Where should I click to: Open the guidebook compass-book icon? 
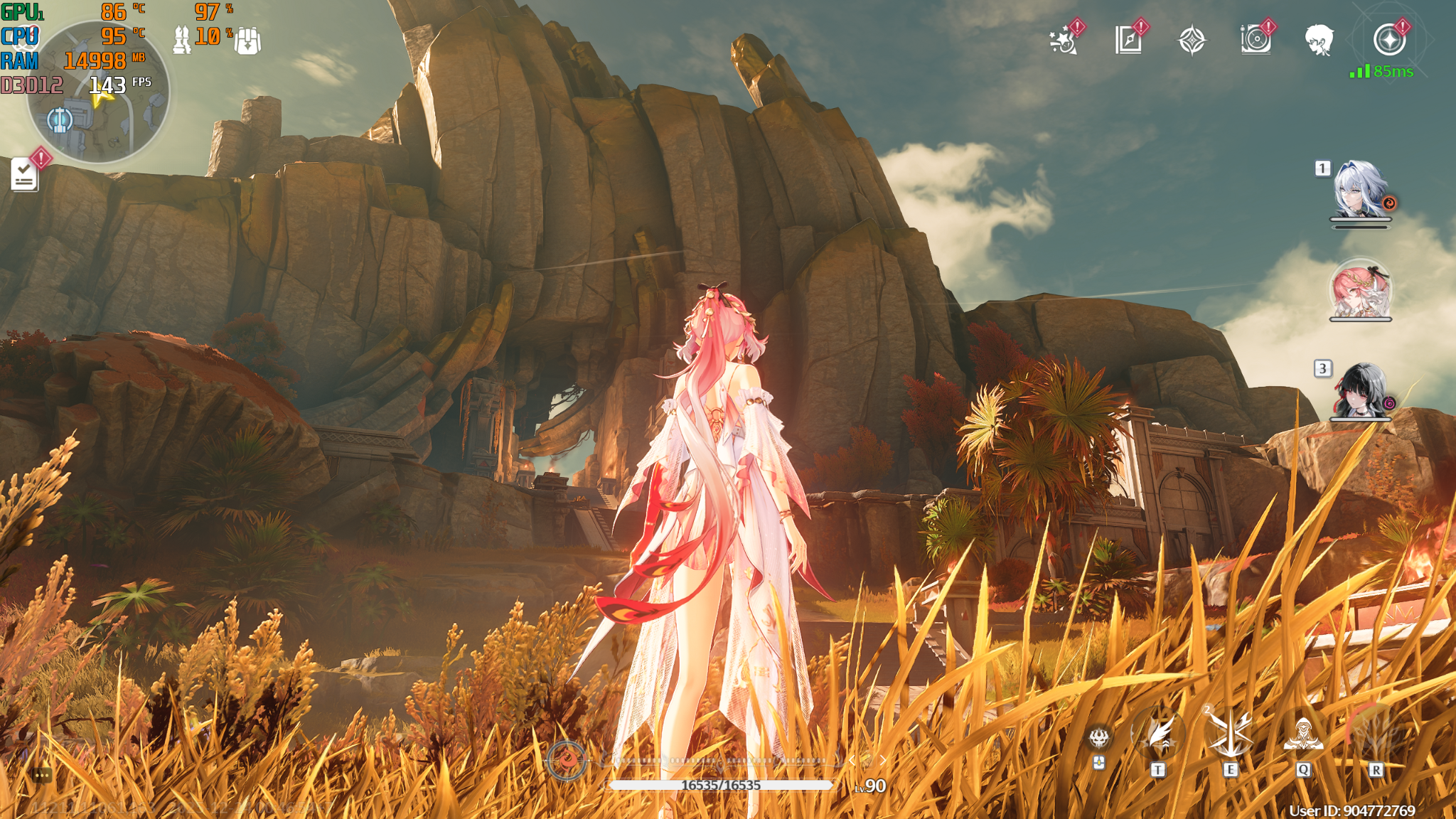point(1128,41)
